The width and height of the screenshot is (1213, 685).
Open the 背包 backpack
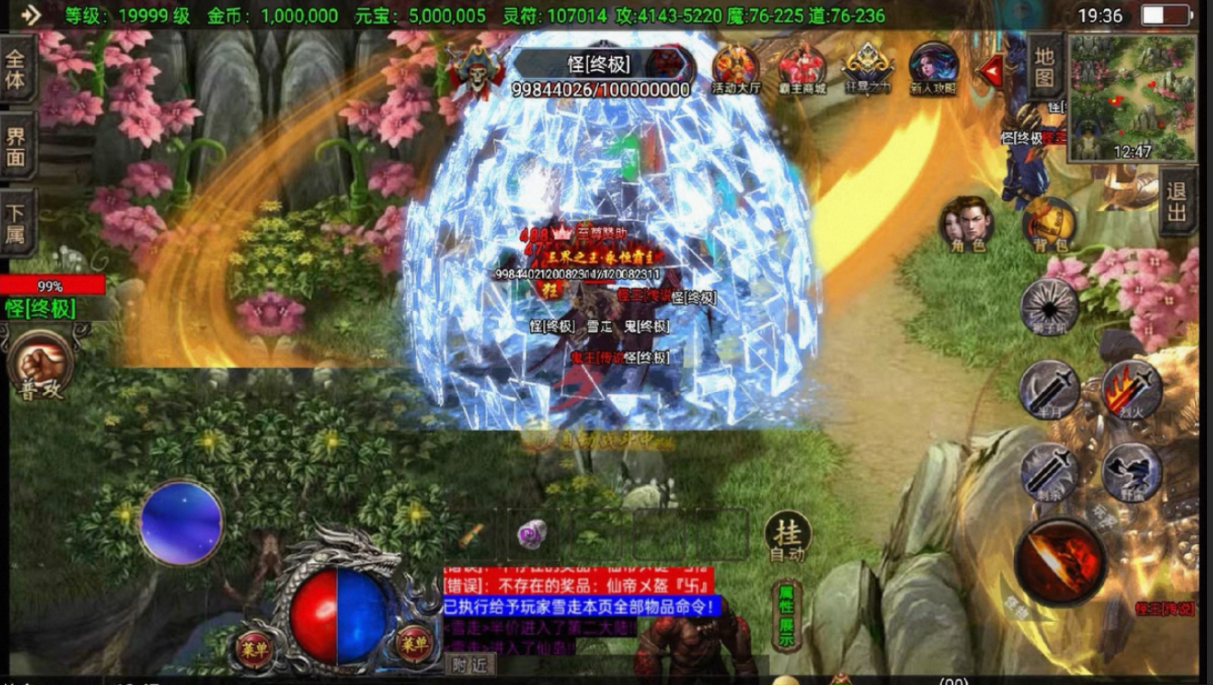pos(1050,225)
